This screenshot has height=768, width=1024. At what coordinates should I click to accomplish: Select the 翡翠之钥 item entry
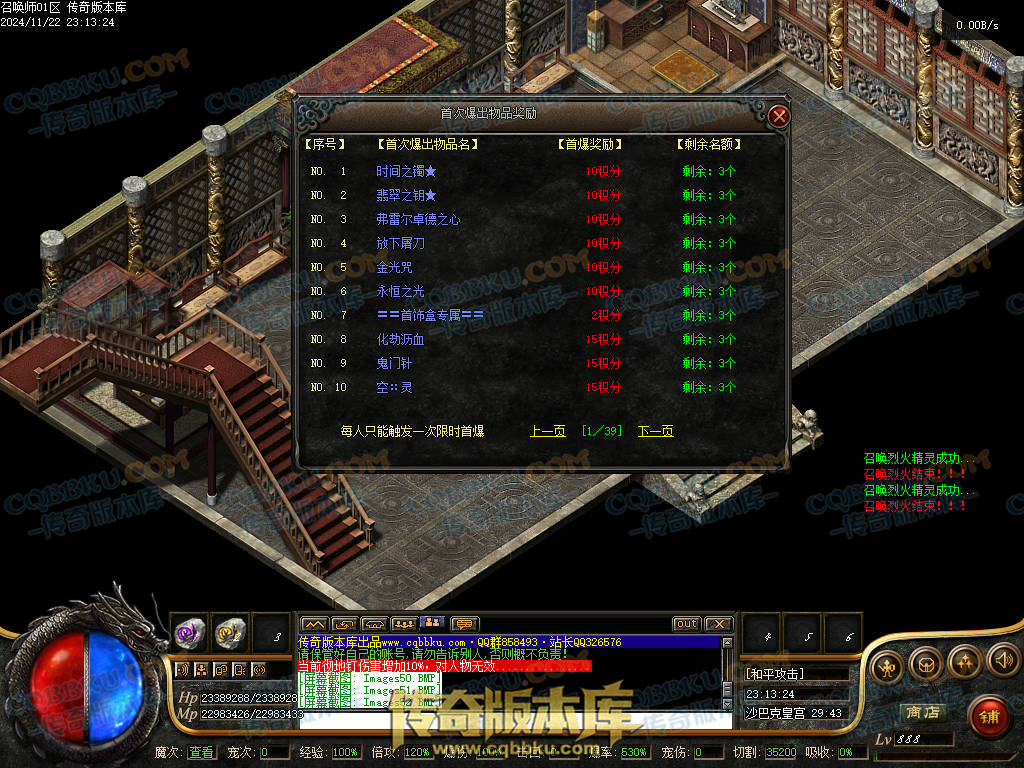pyautogui.click(x=406, y=195)
